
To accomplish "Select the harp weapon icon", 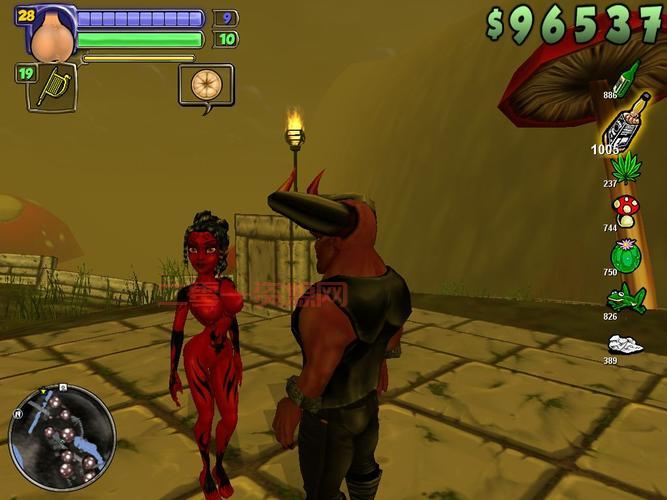I will coord(50,86).
